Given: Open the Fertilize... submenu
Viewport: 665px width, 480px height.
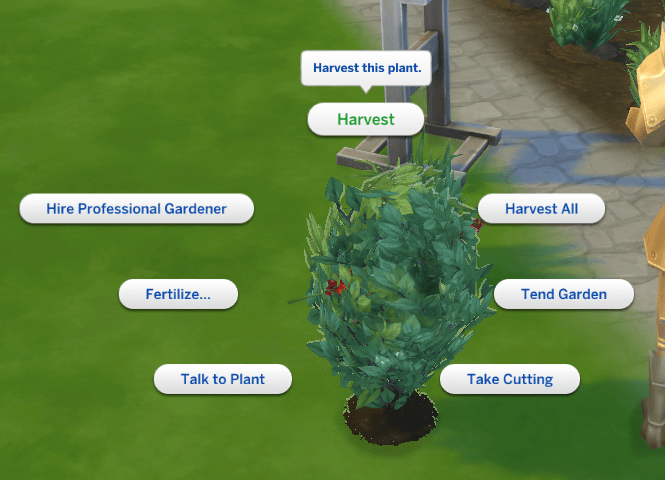Looking at the screenshot, I should [x=178, y=294].
